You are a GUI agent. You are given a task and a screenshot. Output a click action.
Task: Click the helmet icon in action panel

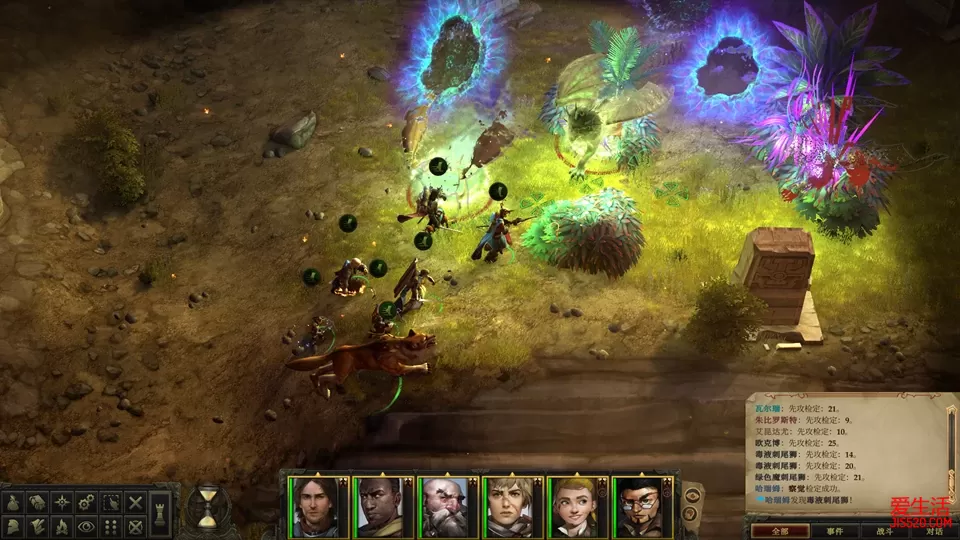13,525
